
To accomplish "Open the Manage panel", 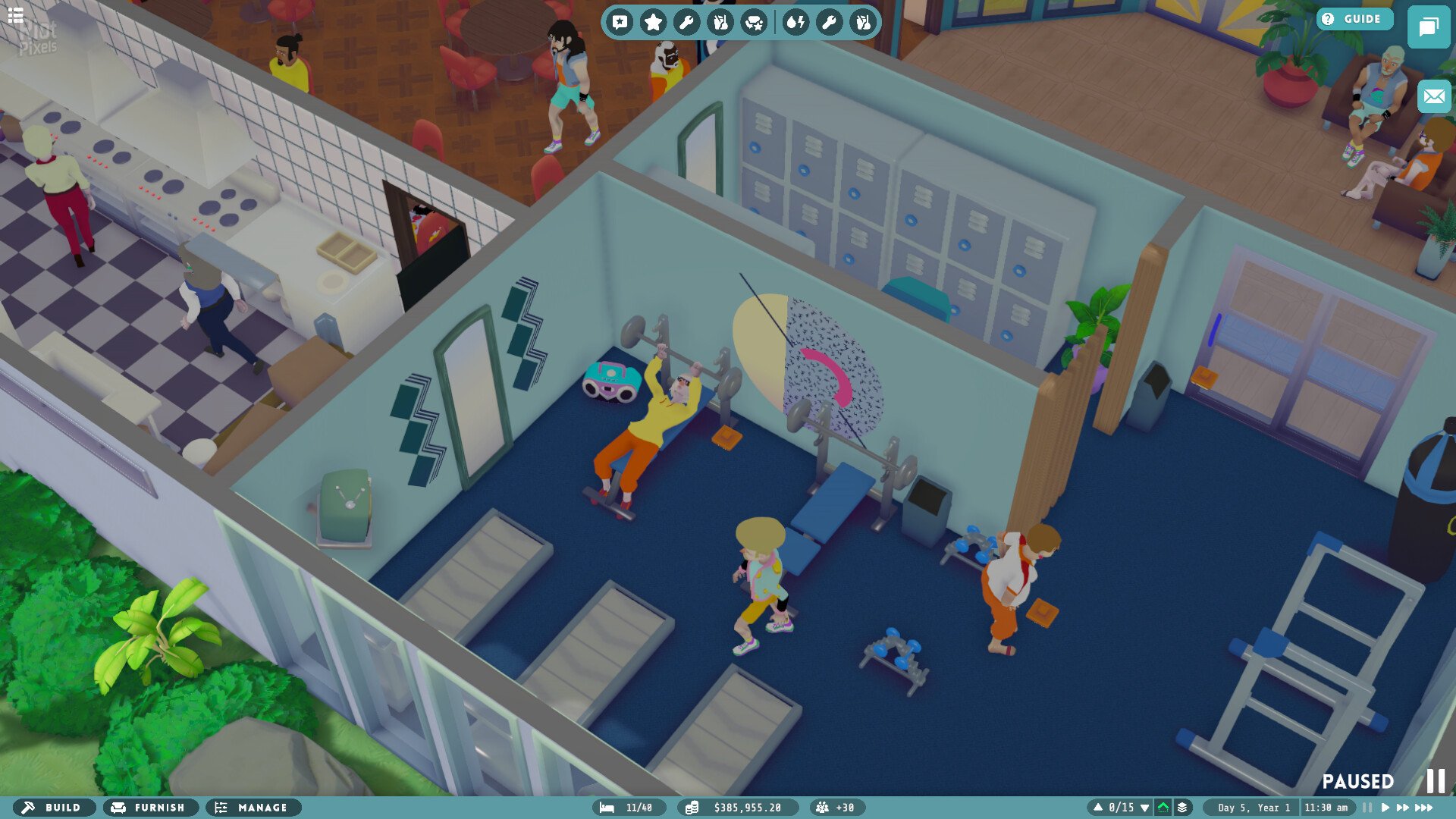I will click(253, 808).
